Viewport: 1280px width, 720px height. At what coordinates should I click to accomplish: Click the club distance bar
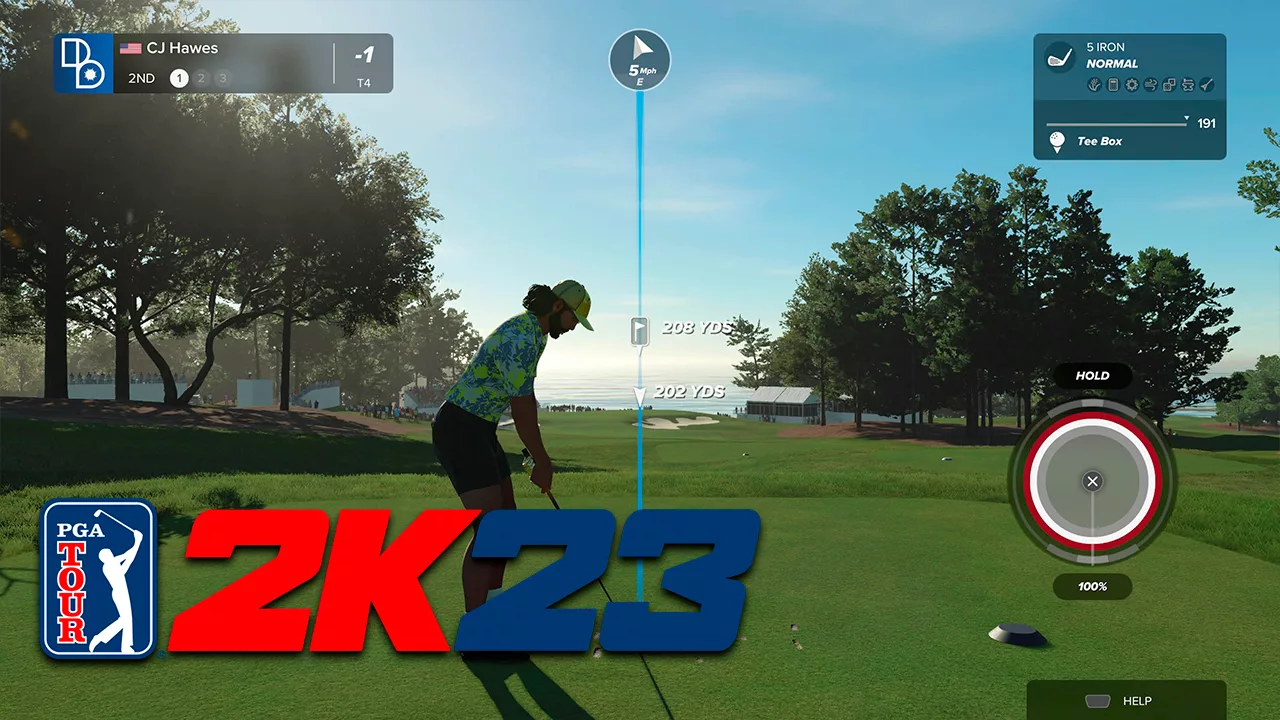pos(1117,124)
